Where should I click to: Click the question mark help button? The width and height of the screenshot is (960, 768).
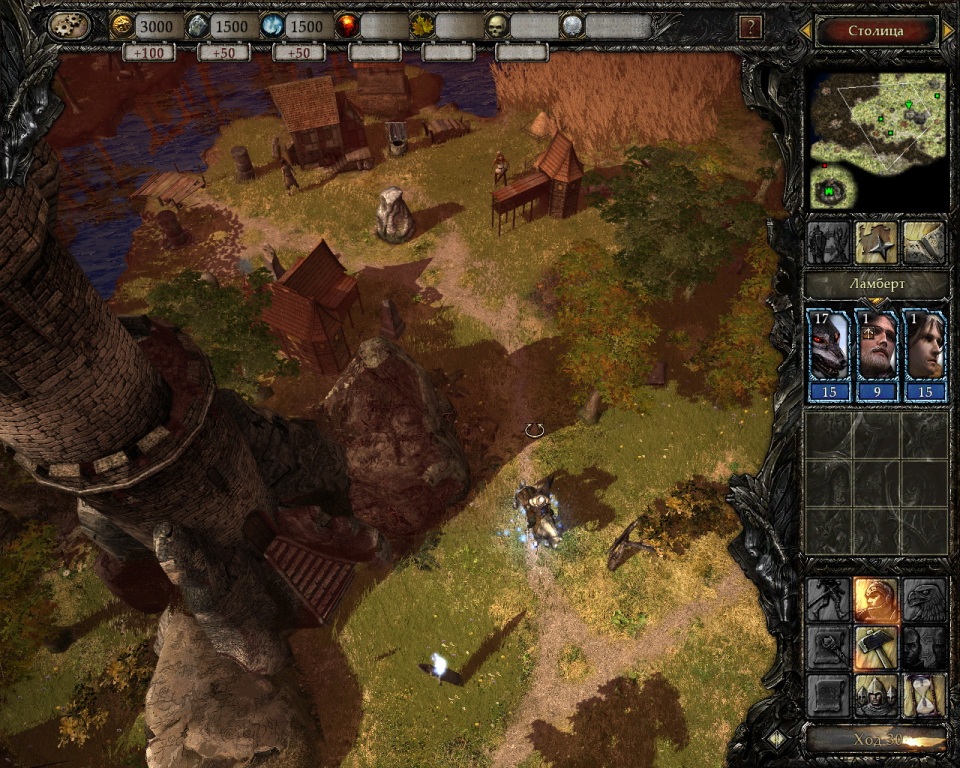click(x=749, y=27)
